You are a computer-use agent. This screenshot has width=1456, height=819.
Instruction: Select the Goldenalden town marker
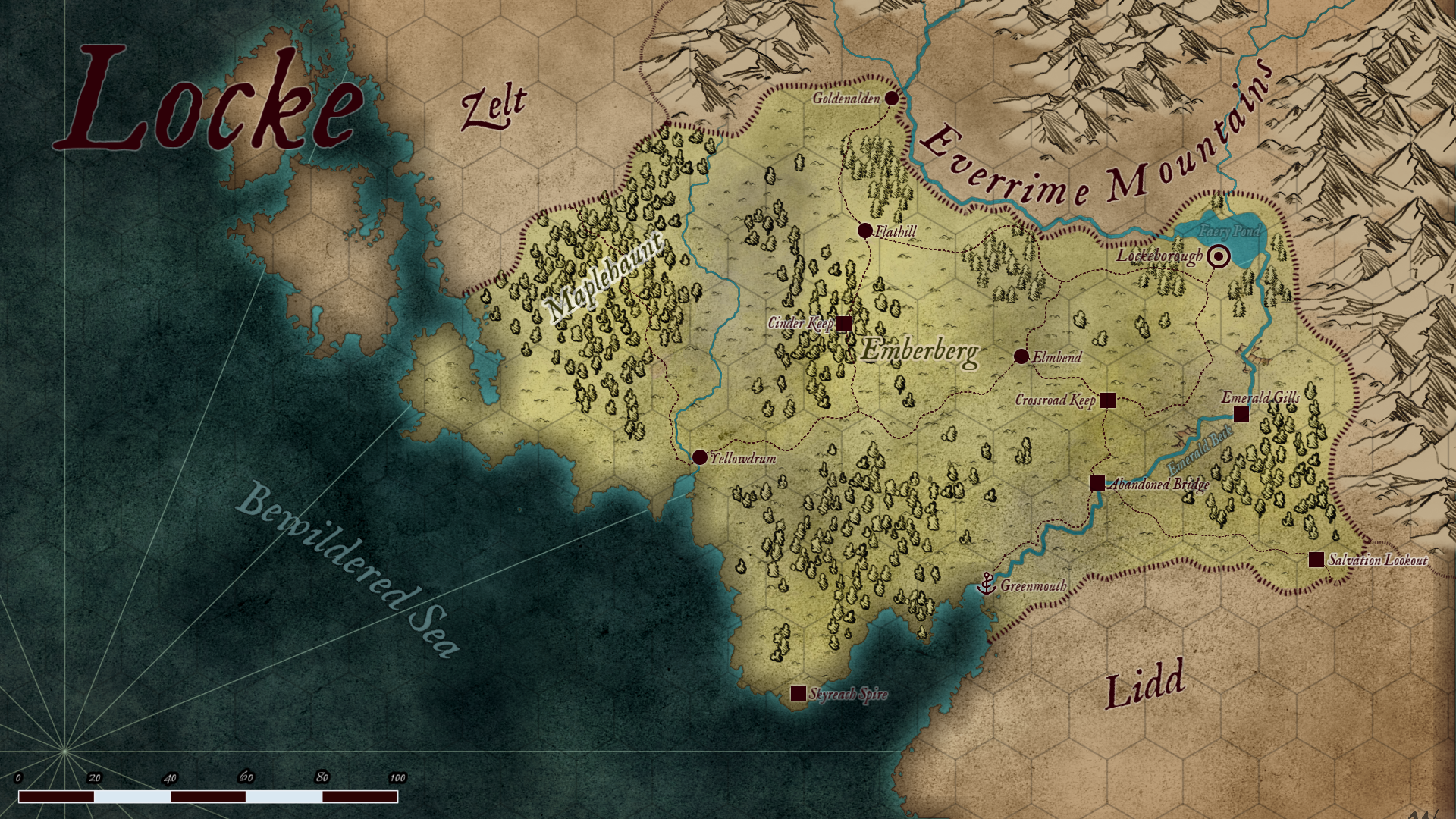[892, 99]
